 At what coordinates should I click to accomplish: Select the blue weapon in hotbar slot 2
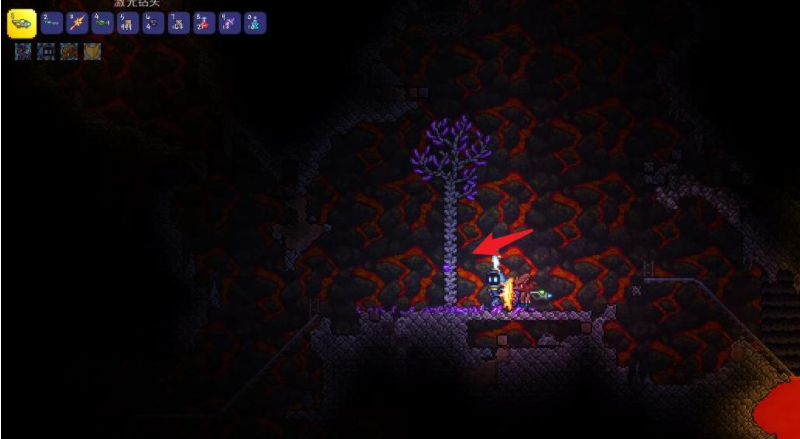point(50,24)
